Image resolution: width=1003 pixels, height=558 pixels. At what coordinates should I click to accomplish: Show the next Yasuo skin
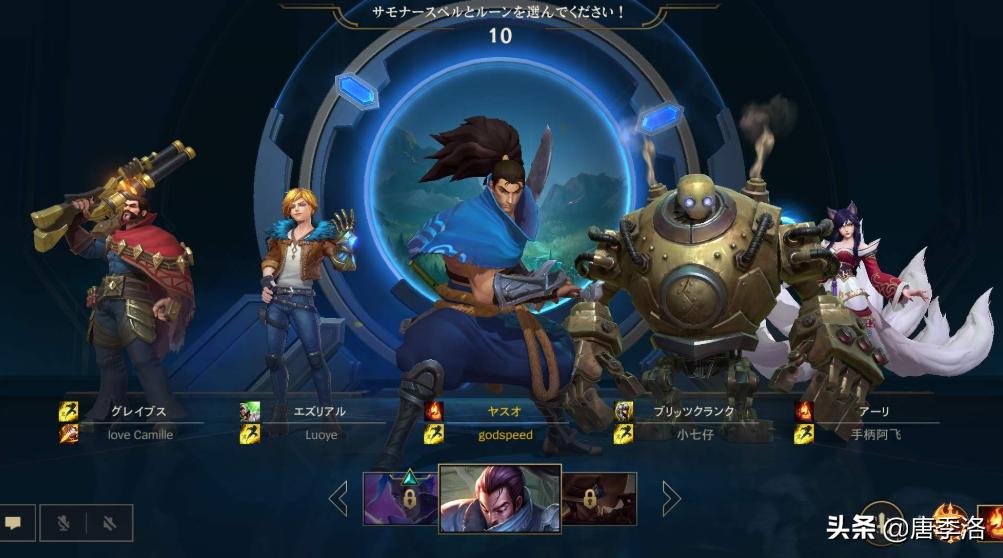click(671, 498)
